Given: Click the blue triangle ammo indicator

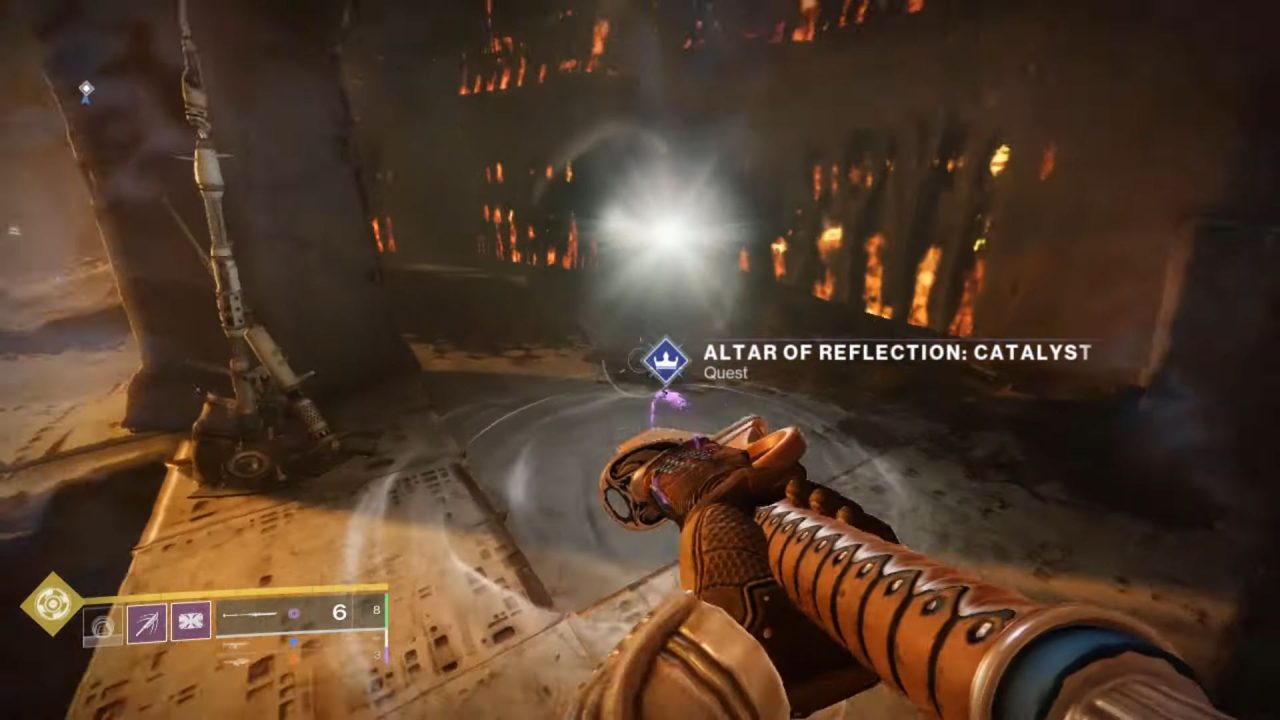Looking at the screenshot, I should pos(294,642).
